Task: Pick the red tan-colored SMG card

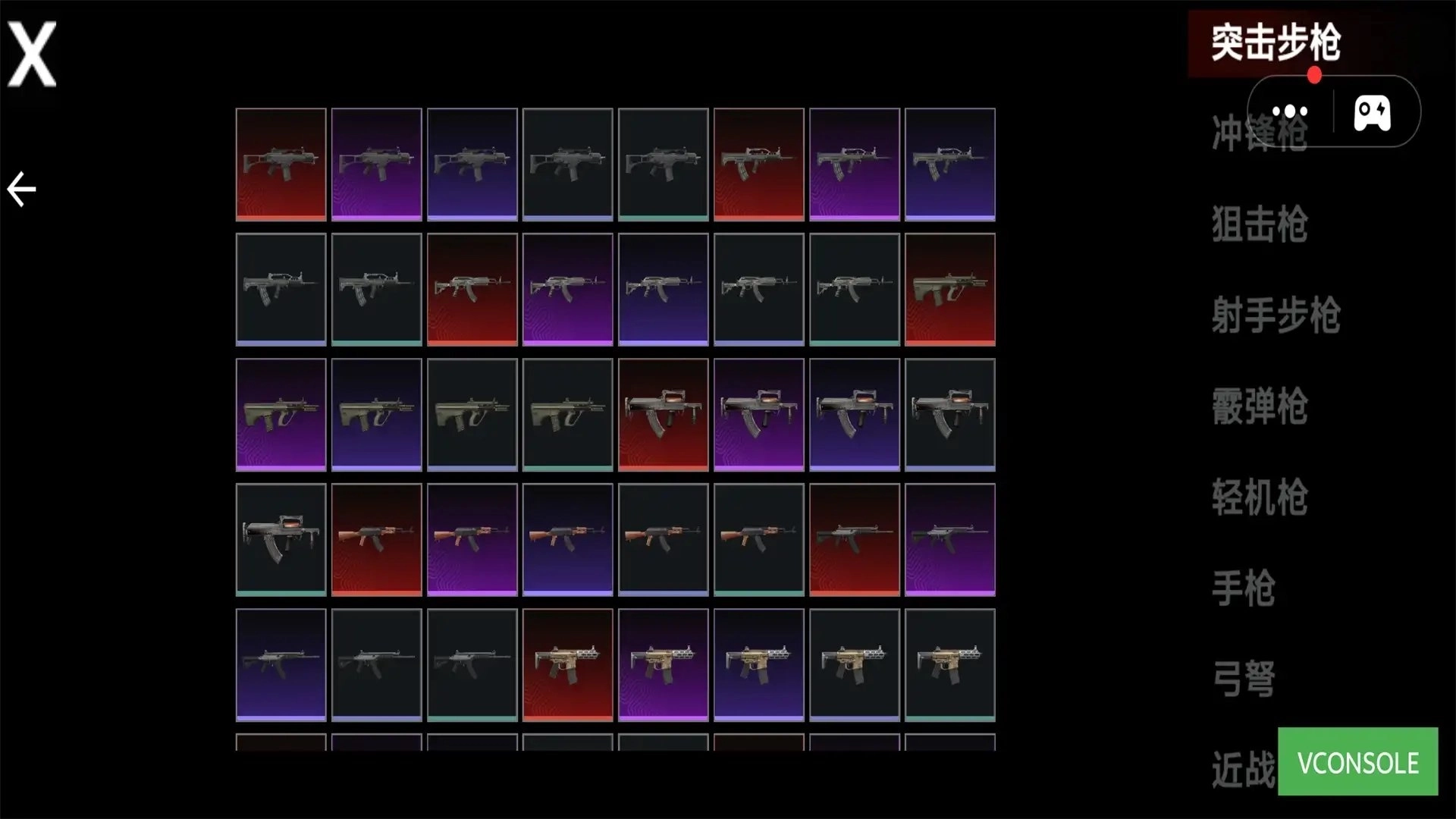Action: click(x=567, y=664)
